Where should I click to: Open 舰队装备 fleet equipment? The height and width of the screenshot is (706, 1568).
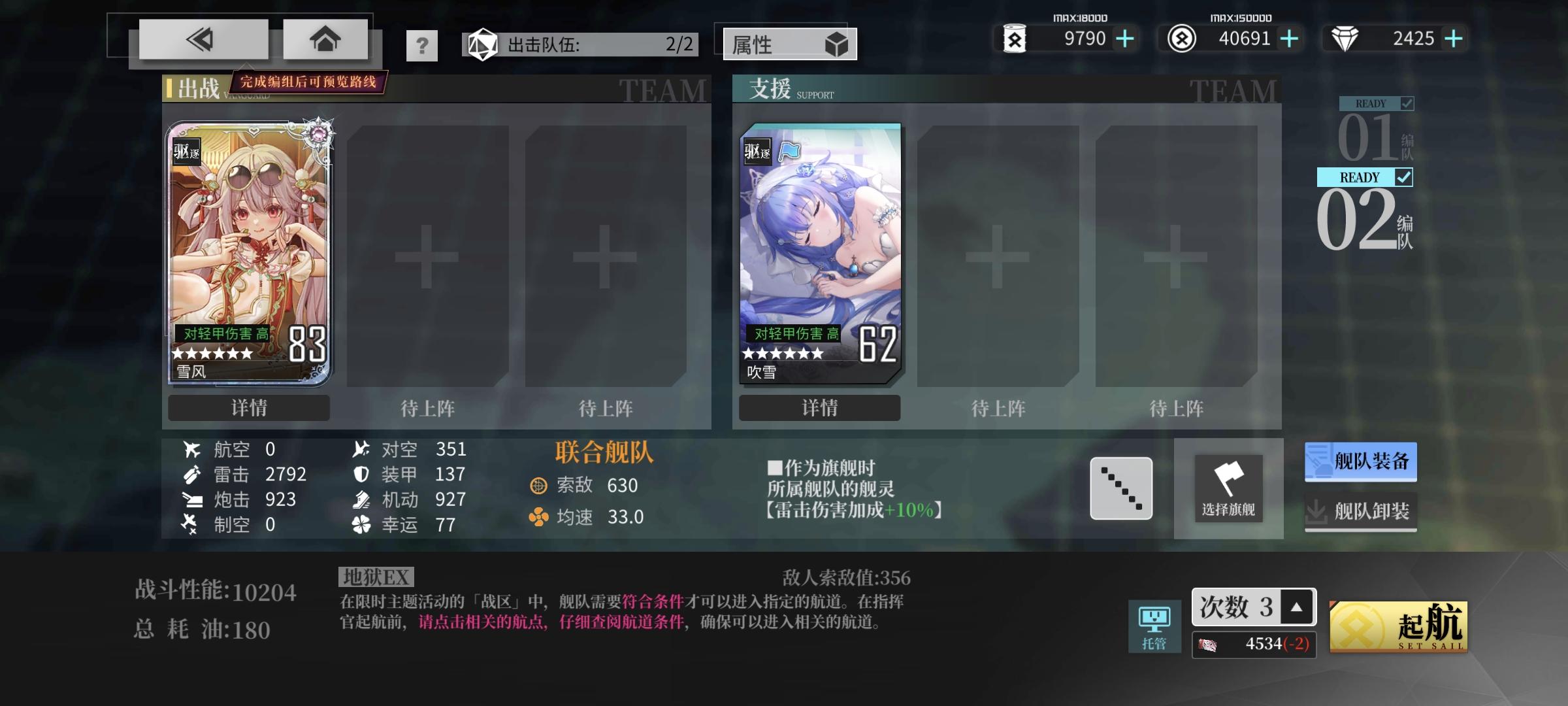point(1360,461)
